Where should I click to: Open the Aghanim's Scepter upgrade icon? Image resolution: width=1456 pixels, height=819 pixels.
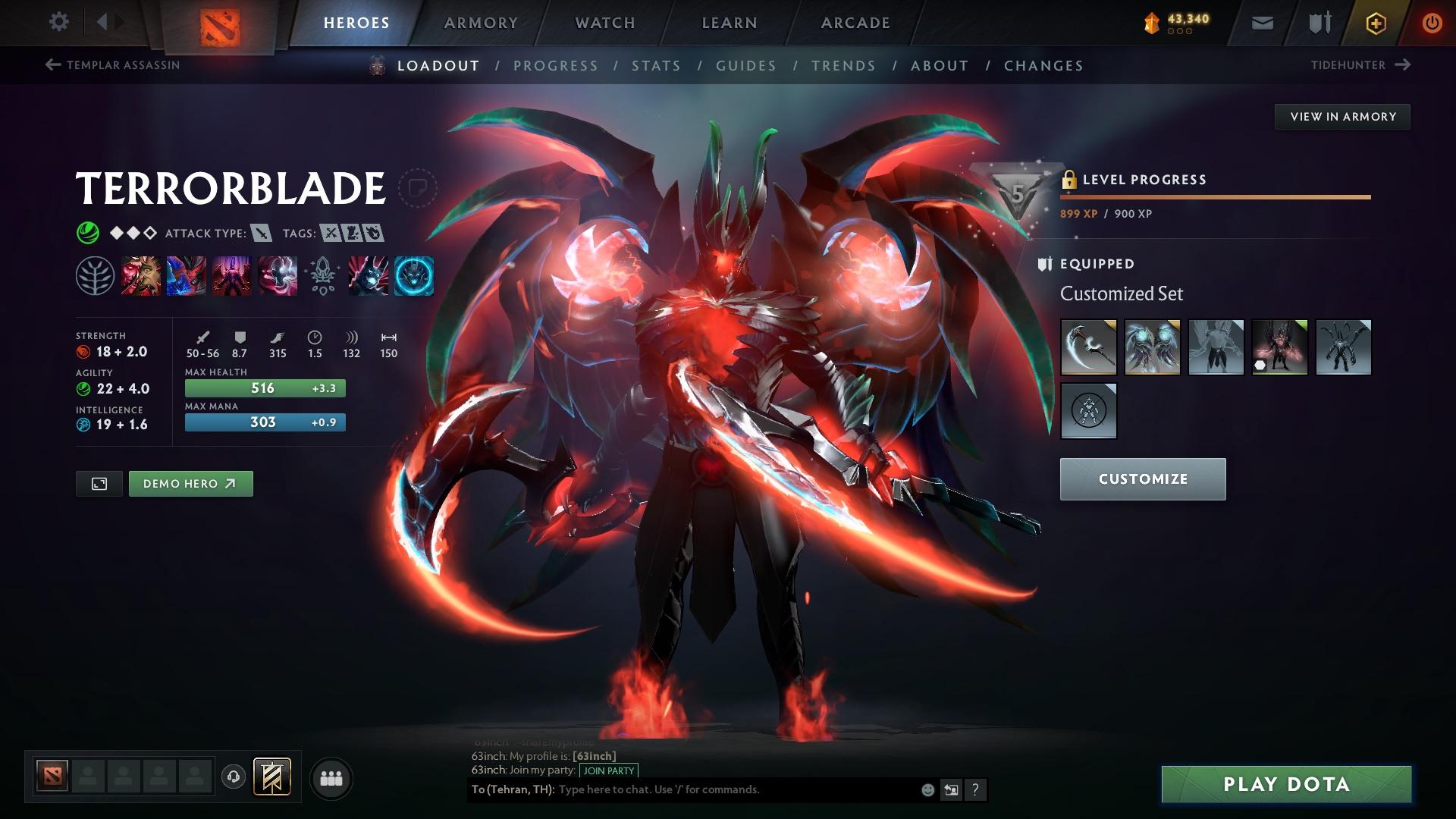coord(322,275)
